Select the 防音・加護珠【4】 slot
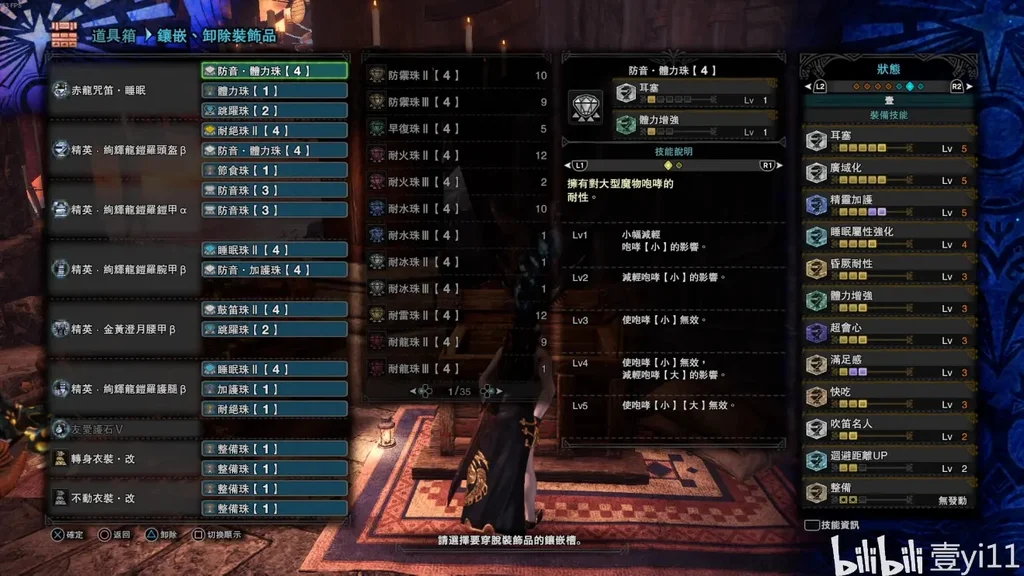 [274, 269]
